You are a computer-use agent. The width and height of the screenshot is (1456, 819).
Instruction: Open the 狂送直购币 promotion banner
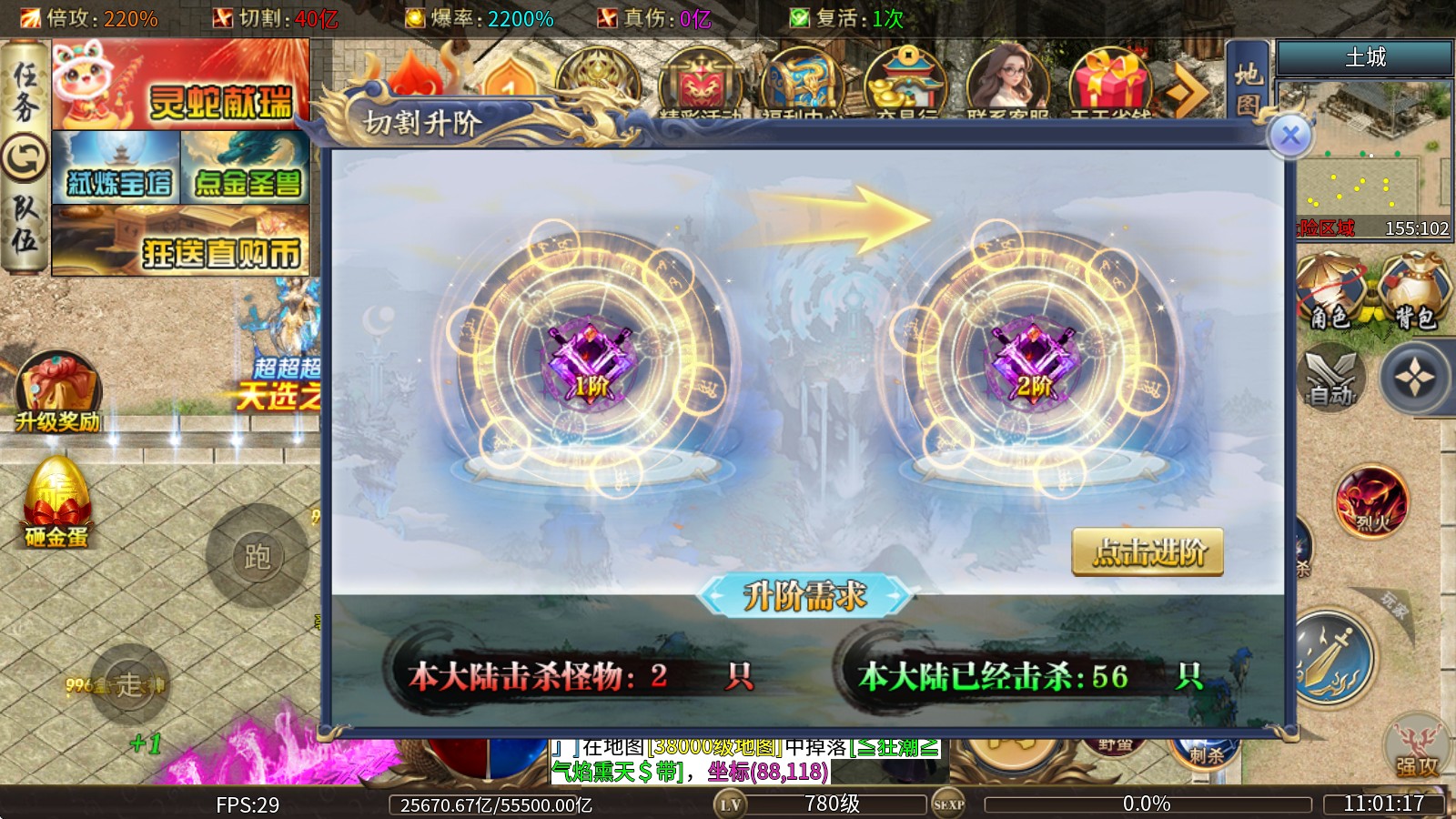180,240
